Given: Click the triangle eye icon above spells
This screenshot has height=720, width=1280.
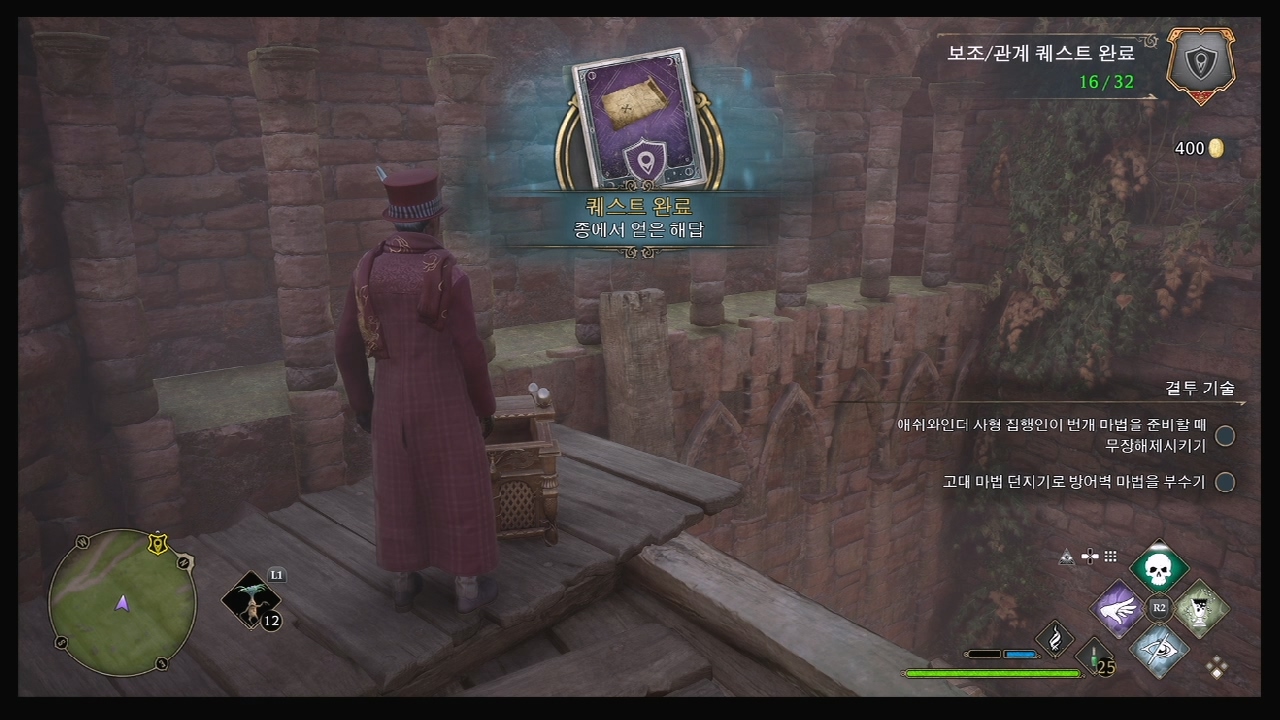Looking at the screenshot, I should point(1067,558).
